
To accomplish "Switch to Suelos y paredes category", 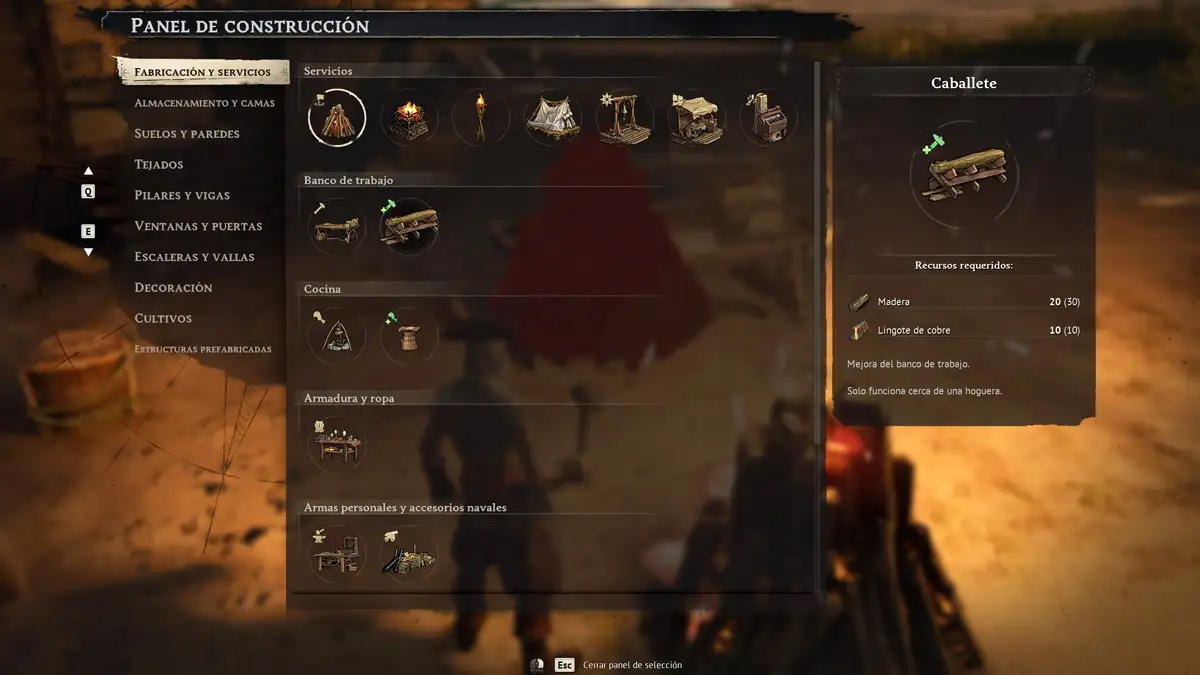I will [x=187, y=134].
